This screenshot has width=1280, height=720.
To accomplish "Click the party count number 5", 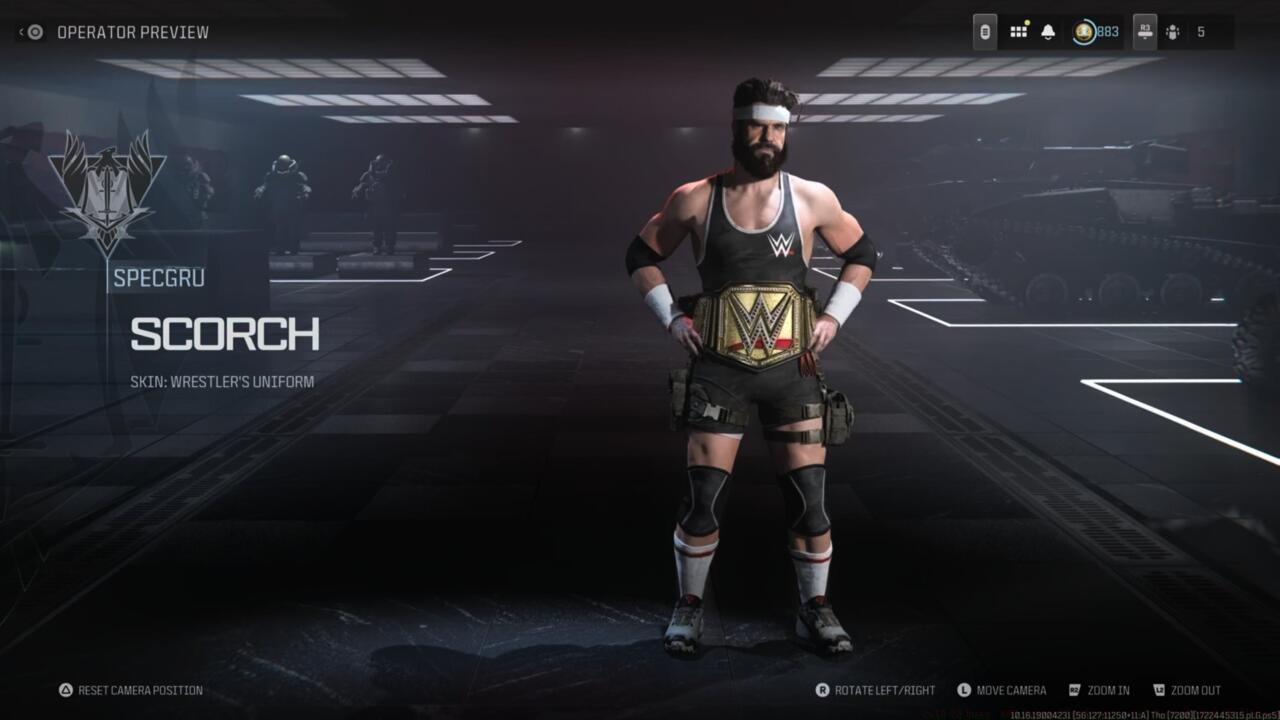I will coord(1204,31).
